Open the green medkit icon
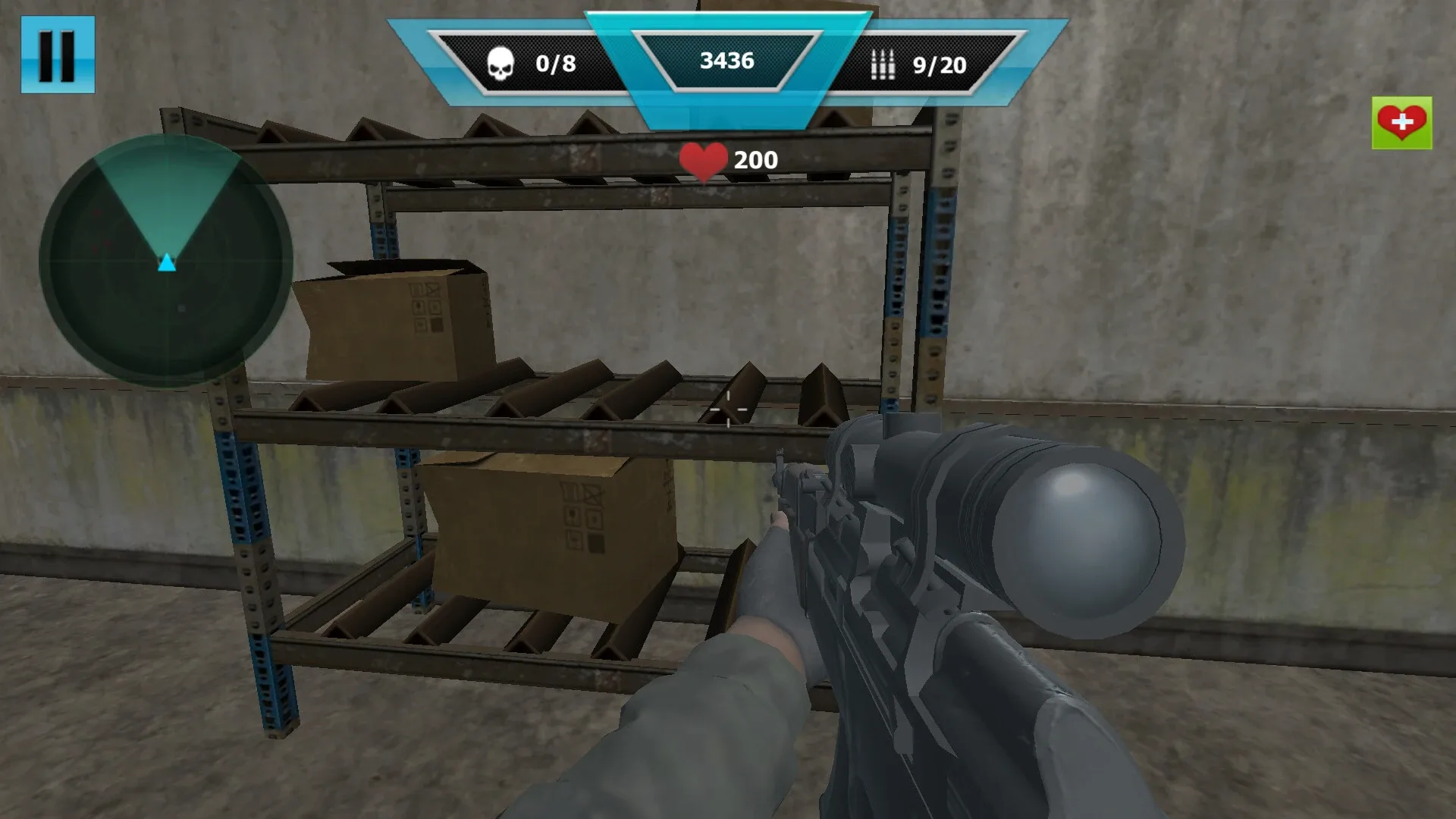This screenshot has height=819, width=1456. (x=1400, y=121)
